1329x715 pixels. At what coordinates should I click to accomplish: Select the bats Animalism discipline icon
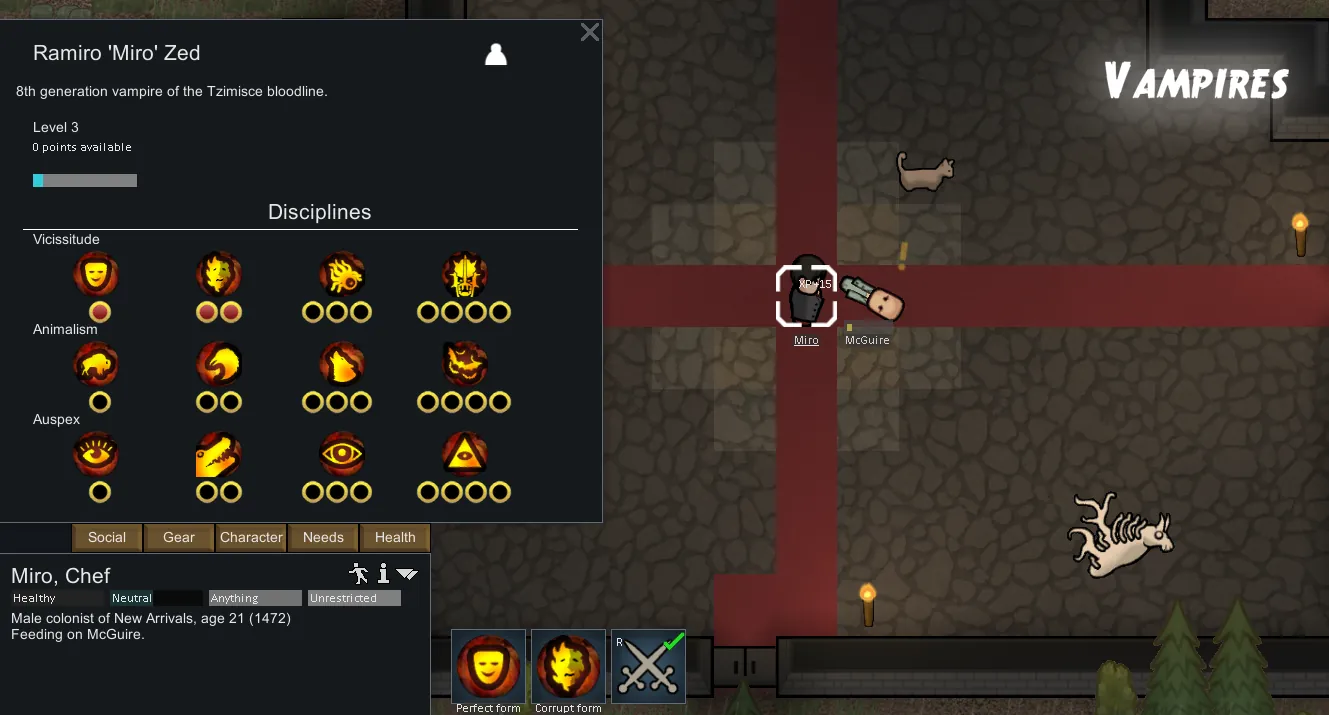465,365
